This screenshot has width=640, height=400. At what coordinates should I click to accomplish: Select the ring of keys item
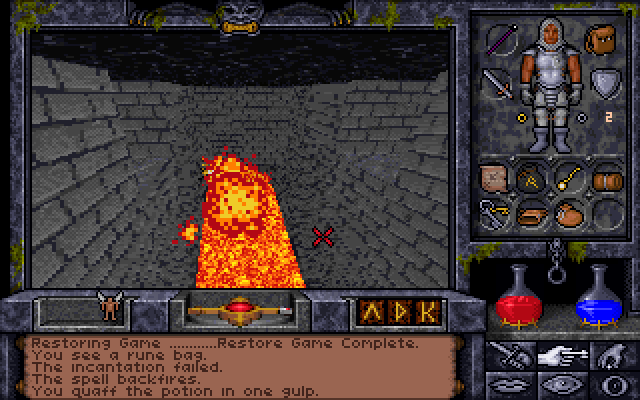pyautogui.click(x=494, y=212)
